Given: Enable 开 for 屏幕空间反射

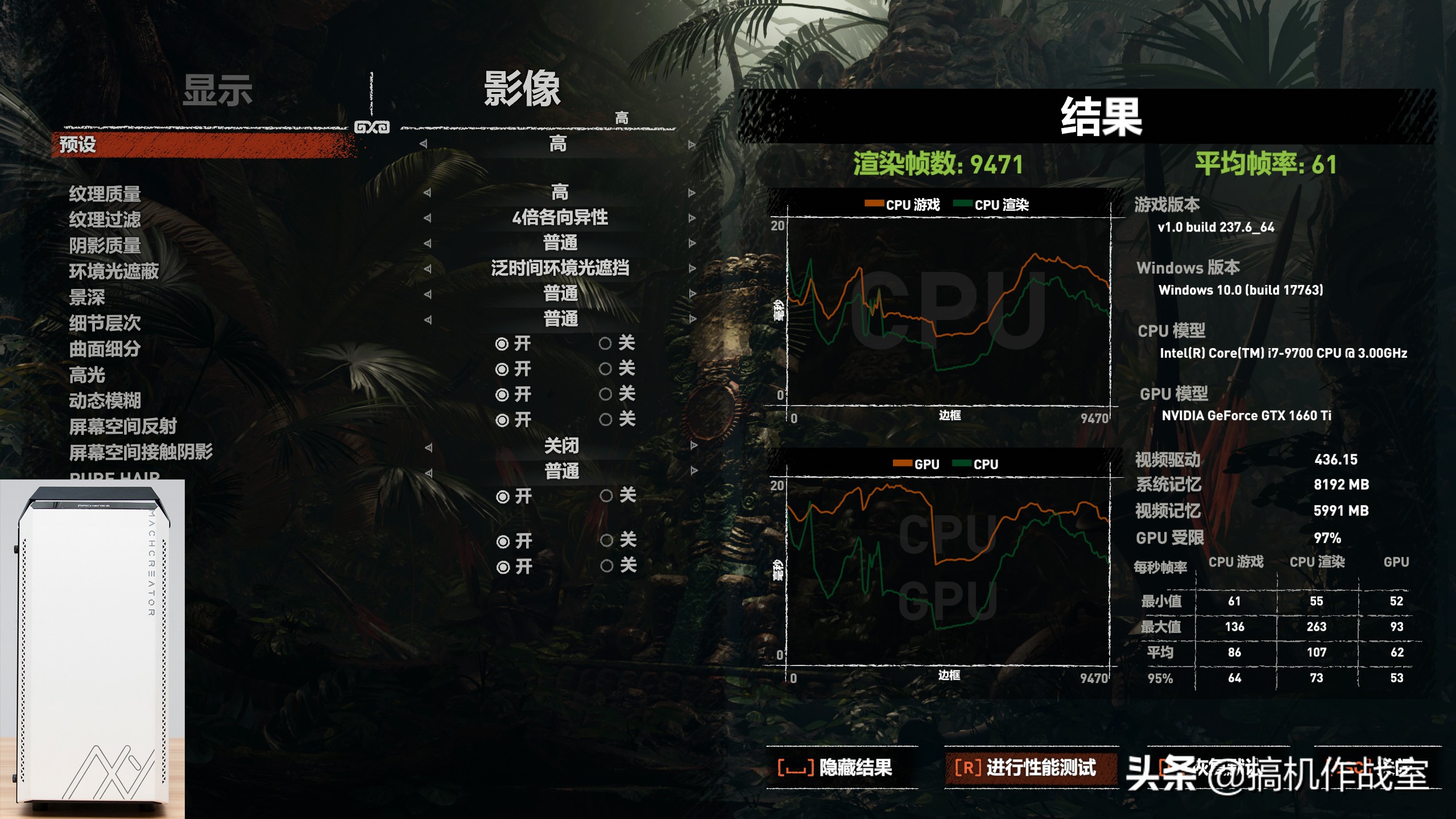Looking at the screenshot, I should coord(502,421).
